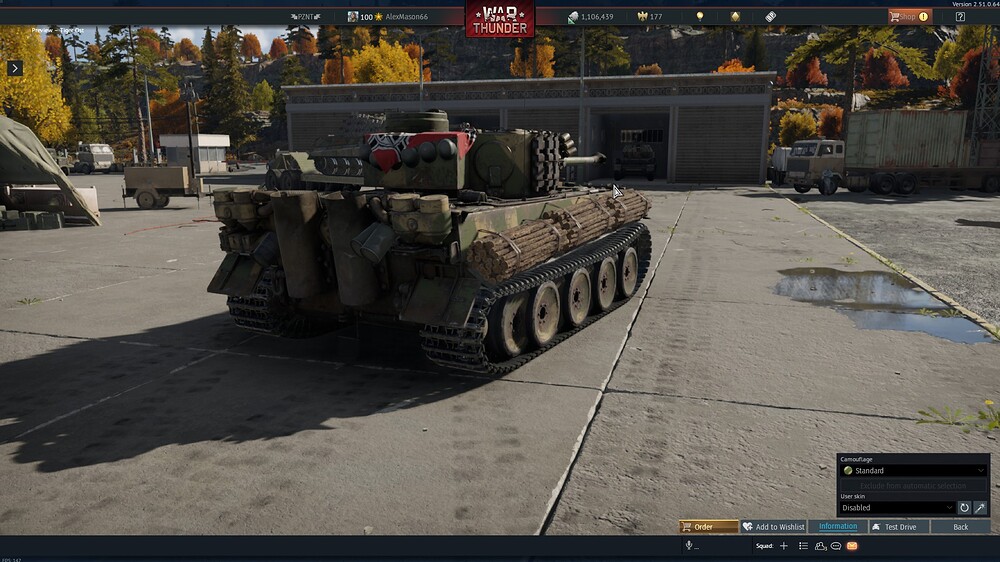
Task: Click the magic wand skin icon
Action: 980,508
